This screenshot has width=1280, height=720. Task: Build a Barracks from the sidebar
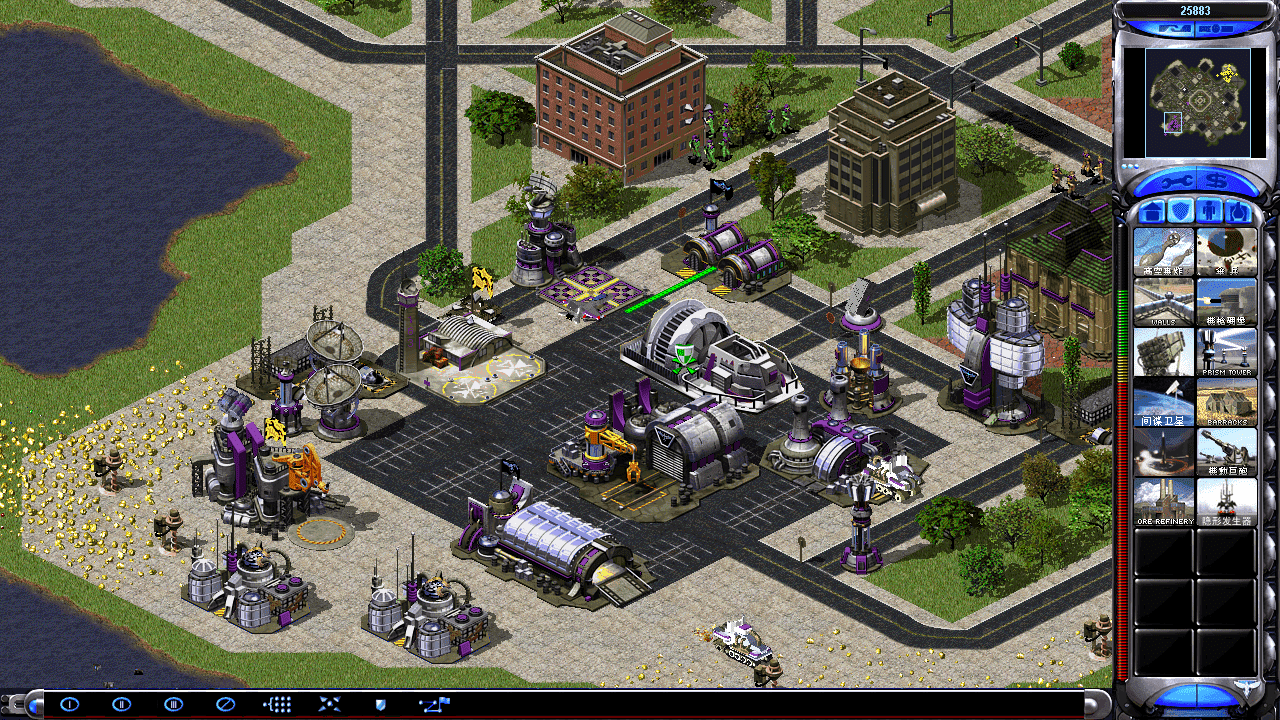point(1226,401)
